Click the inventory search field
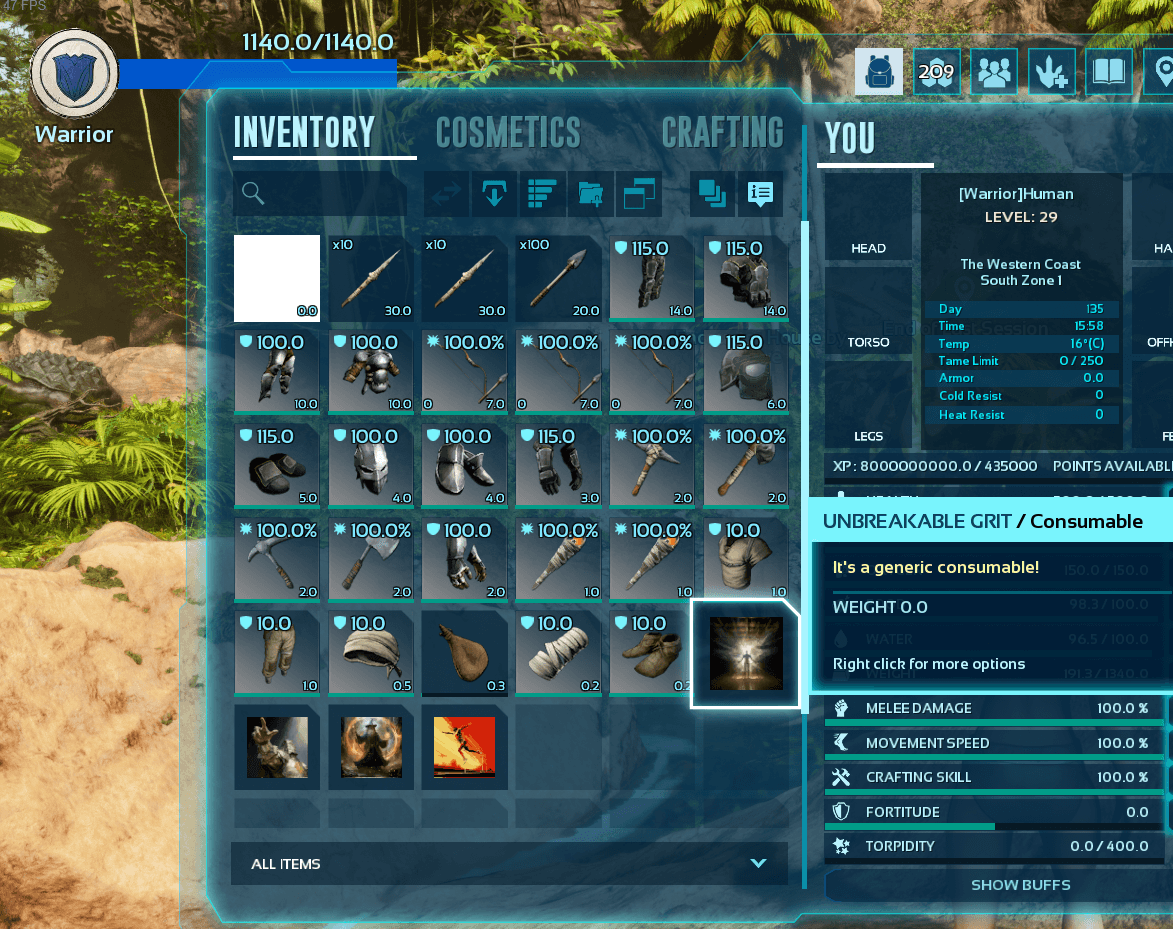Screen dimensions: 1173x929 click(x=320, y=194)
